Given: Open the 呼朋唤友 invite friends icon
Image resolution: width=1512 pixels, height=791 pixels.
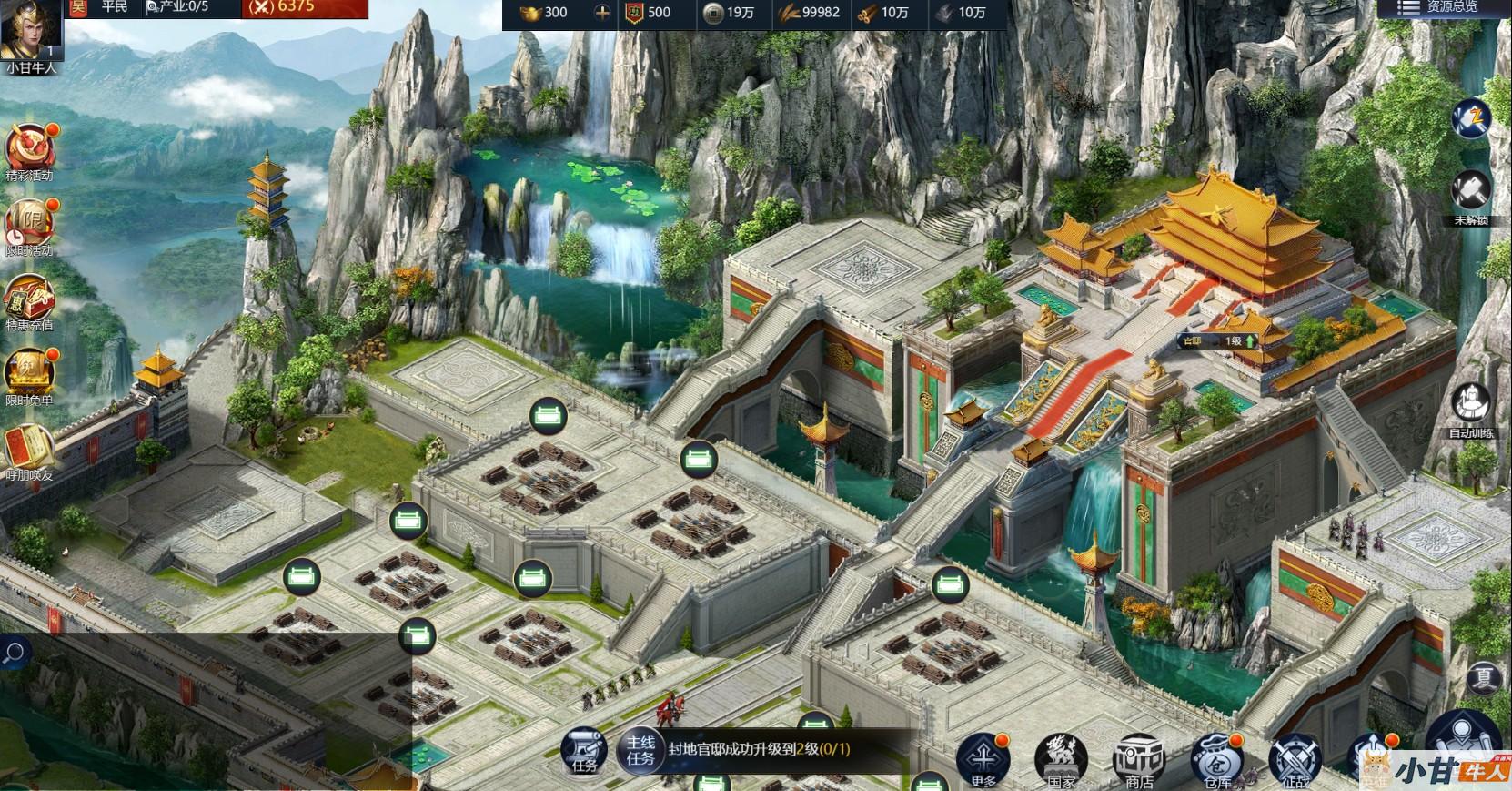Looking at the screenshot, I should 29,447.
